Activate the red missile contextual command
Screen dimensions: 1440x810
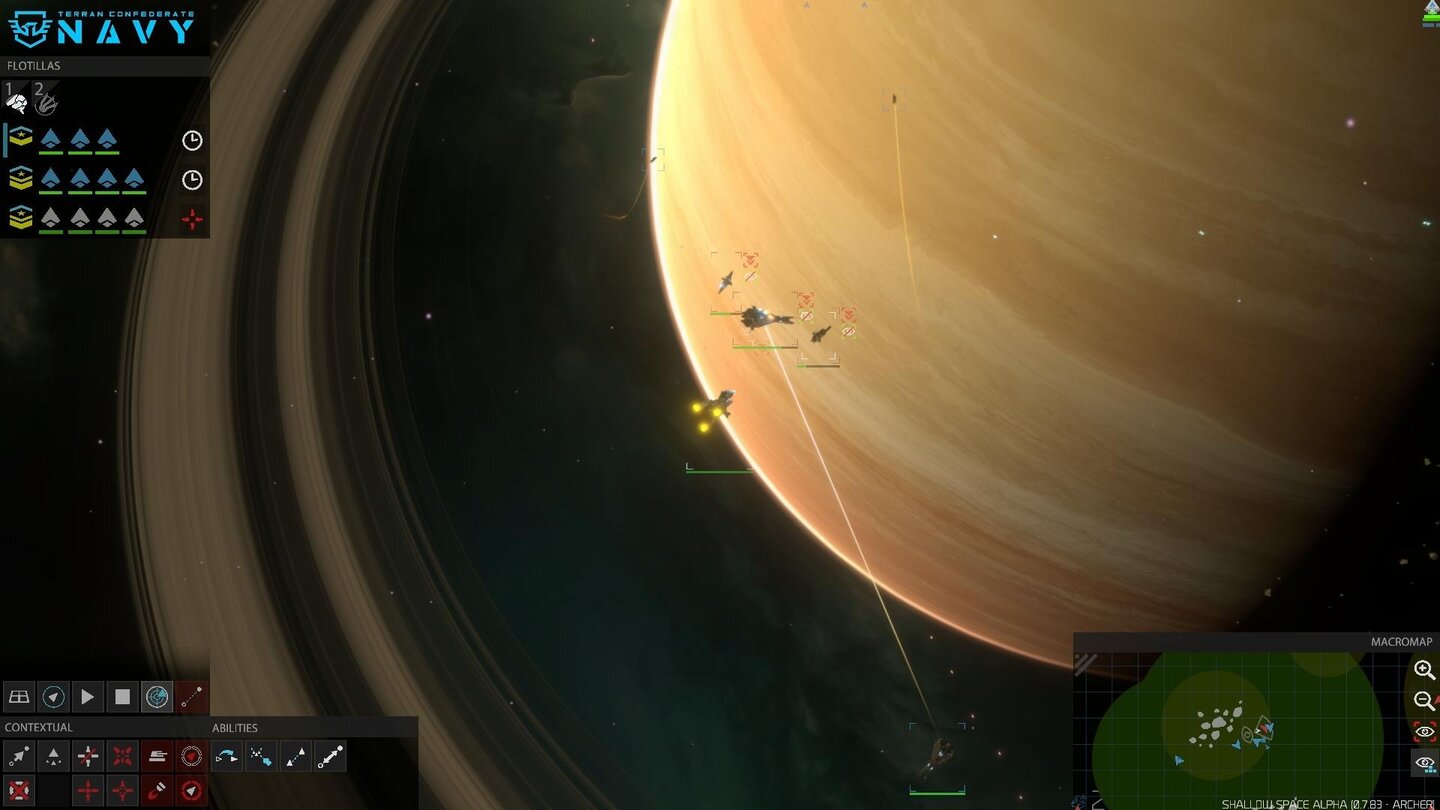(x=157, y=790)
